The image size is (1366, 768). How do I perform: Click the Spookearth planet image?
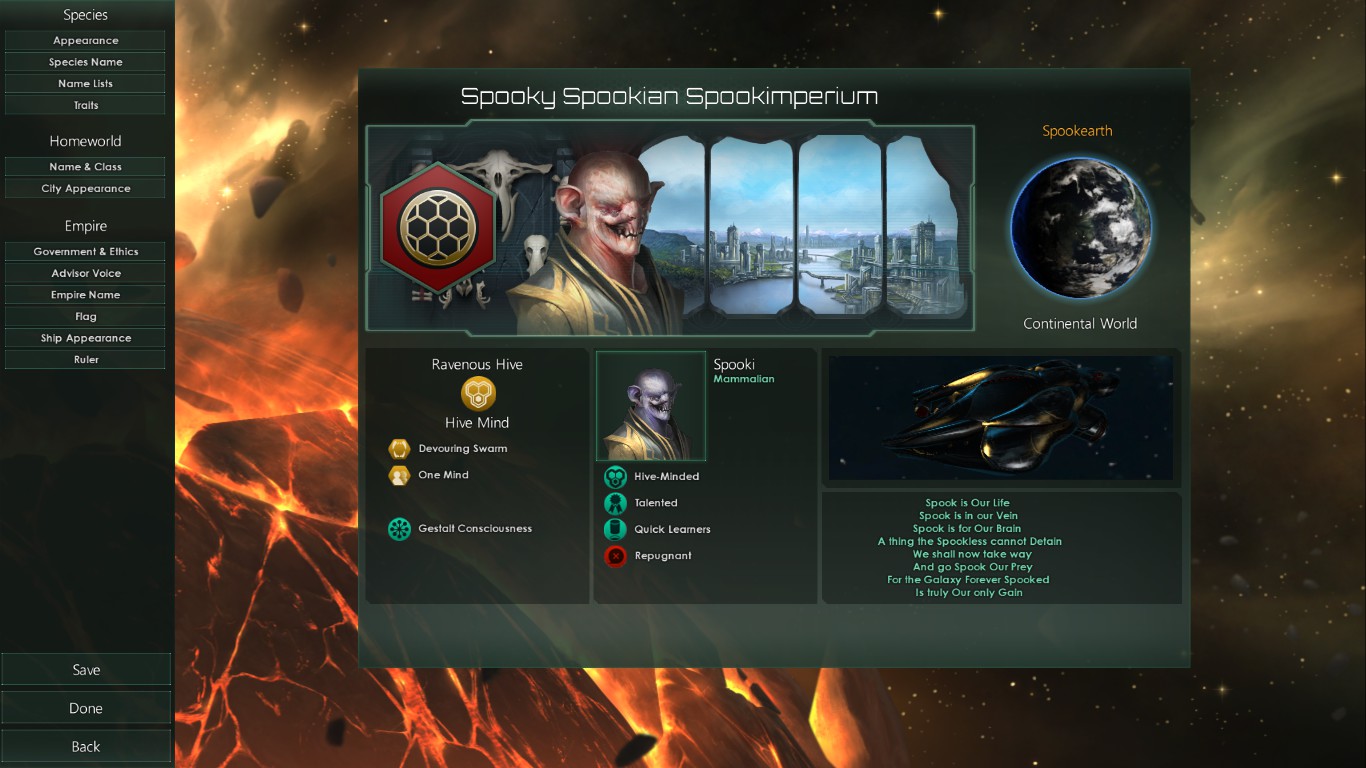[x=1080, y=228]
